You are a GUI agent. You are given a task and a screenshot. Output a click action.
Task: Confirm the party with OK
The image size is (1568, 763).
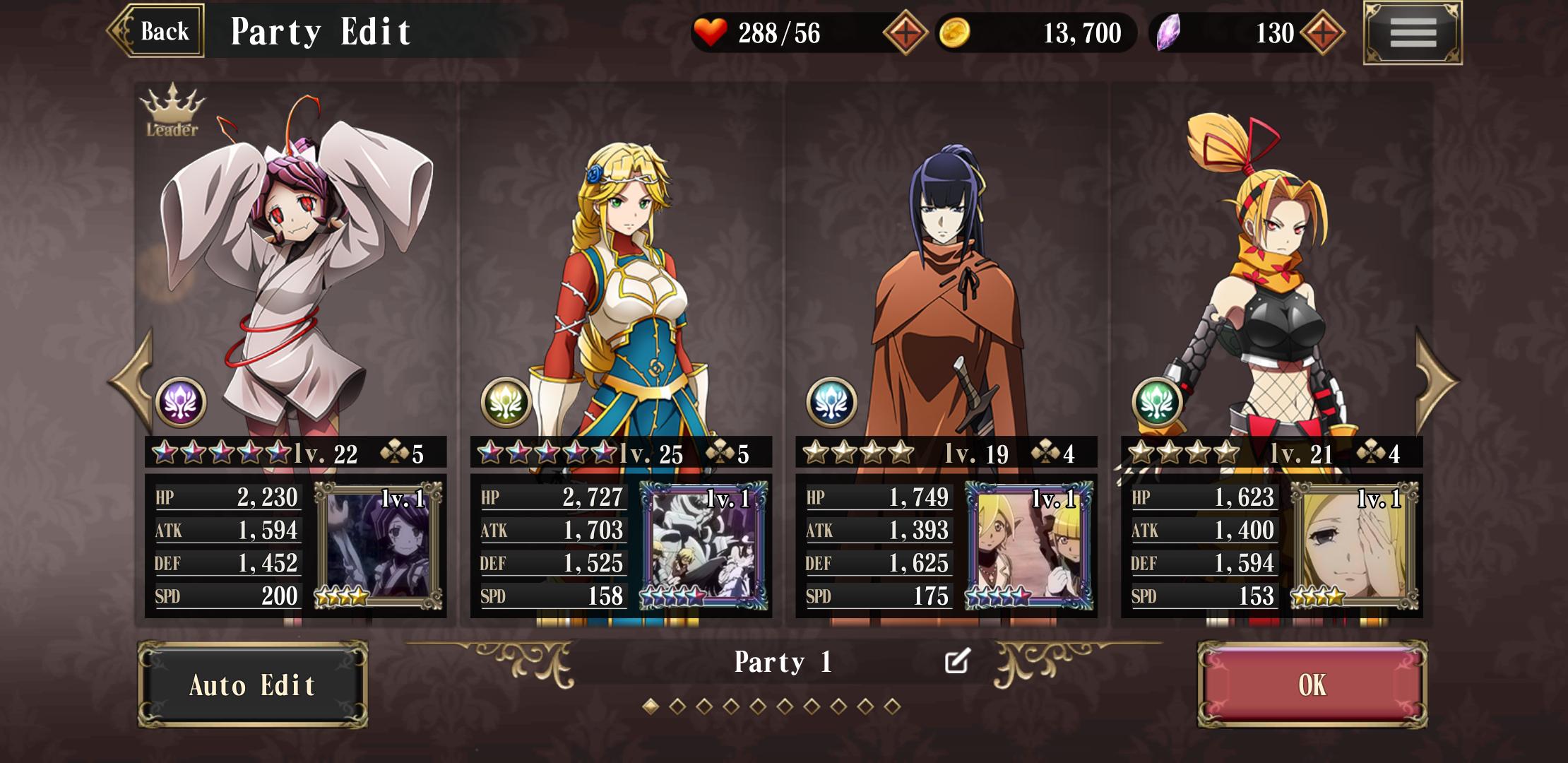point(1312,685)
